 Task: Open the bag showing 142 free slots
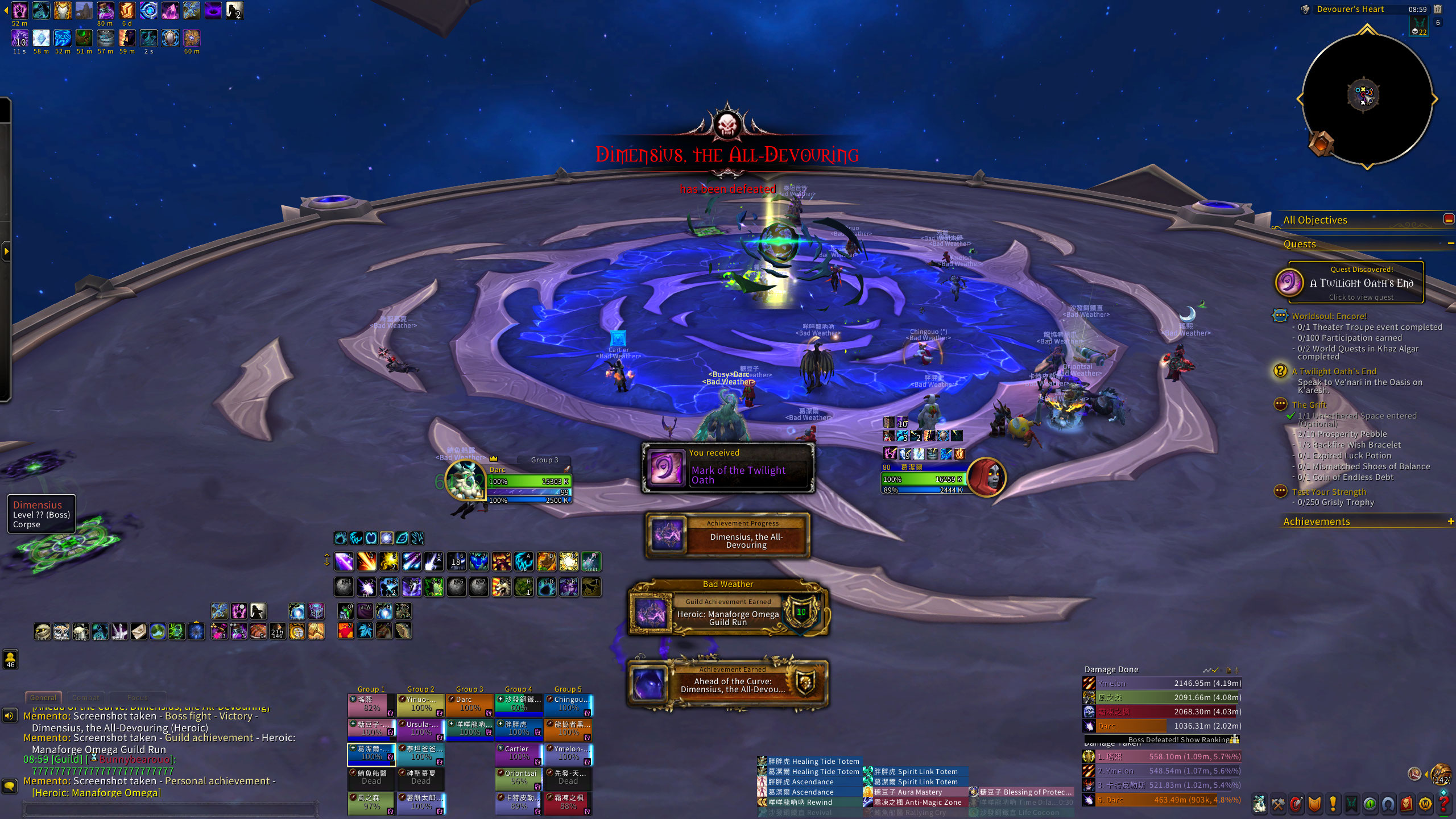pos(1441,775)
